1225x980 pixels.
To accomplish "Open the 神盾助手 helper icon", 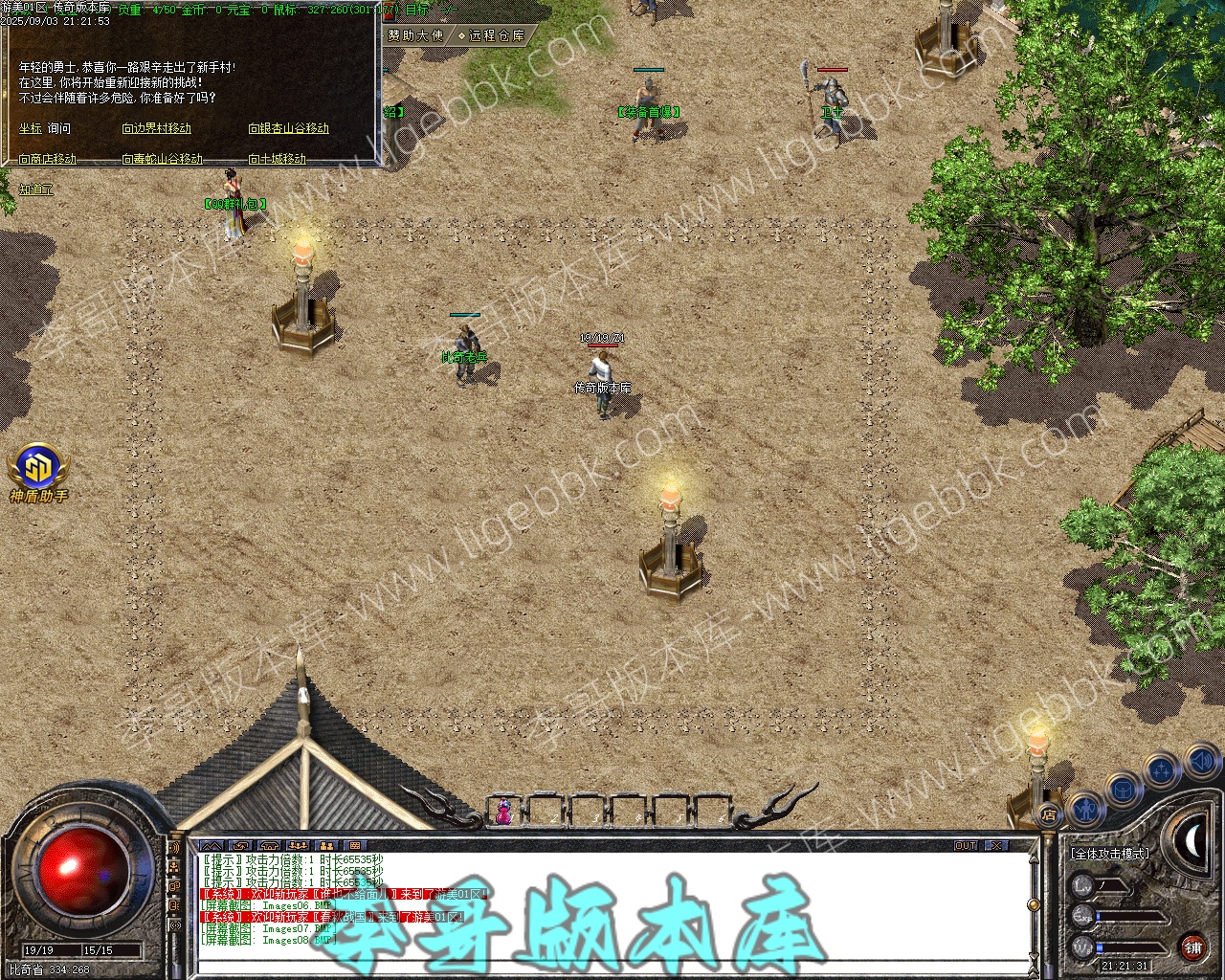I will pos(38,471).
